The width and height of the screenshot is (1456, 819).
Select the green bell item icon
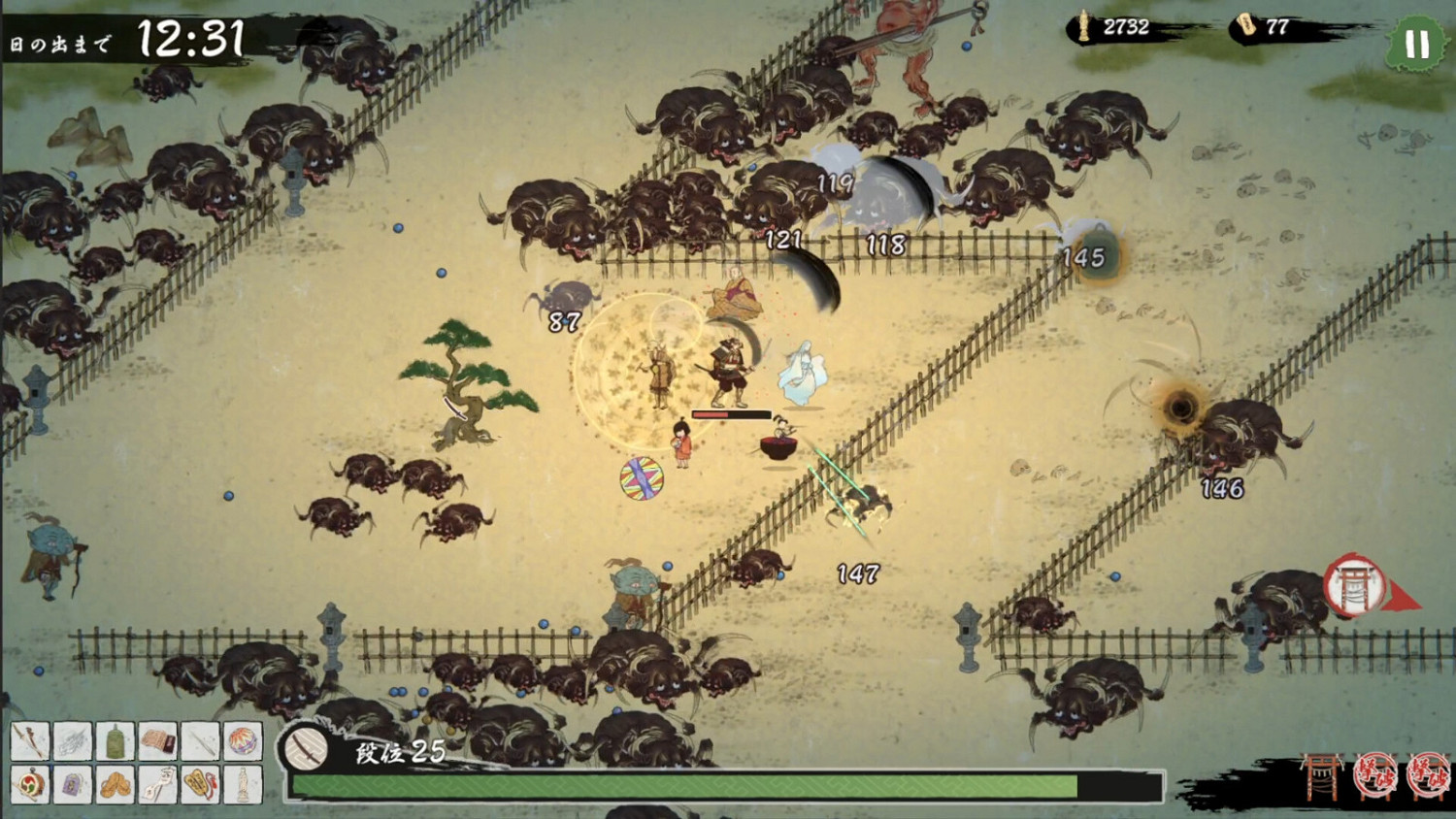[114, 743]
